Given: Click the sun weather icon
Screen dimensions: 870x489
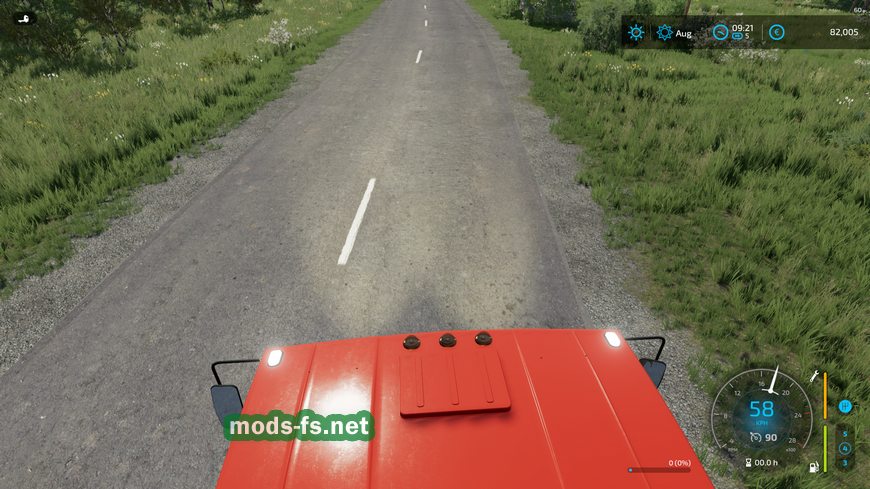Looking at the screenshot, I should pos(636,33).
